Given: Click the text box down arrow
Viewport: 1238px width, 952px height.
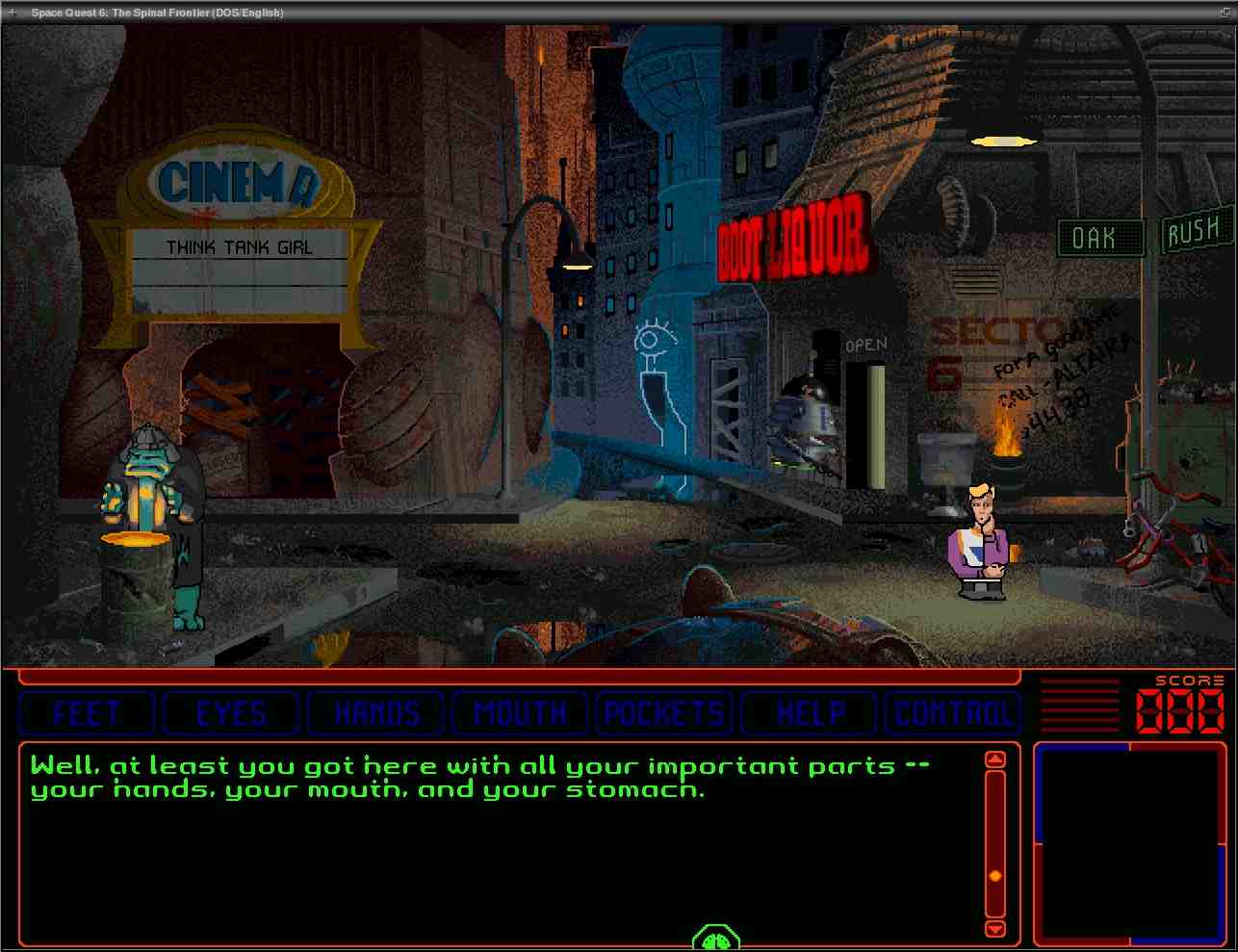Looking at the screenshot, I should coord(995,928).
